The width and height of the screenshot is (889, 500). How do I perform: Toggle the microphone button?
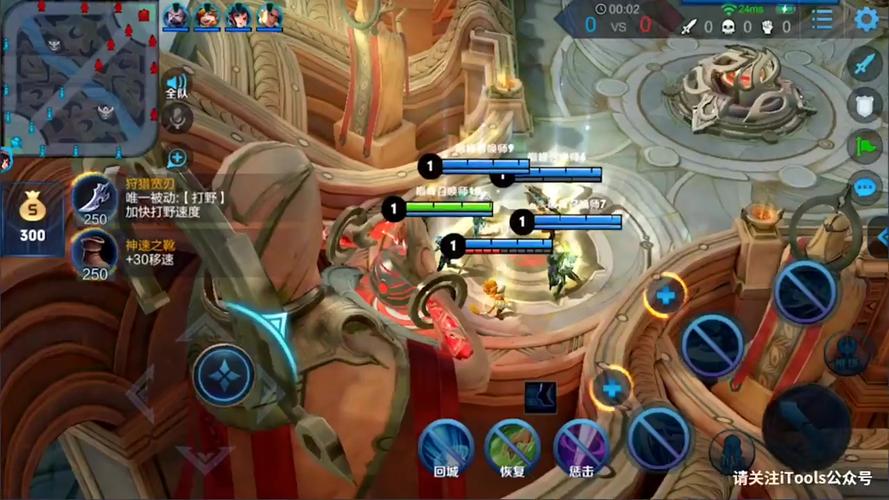[x=177, y=118]
